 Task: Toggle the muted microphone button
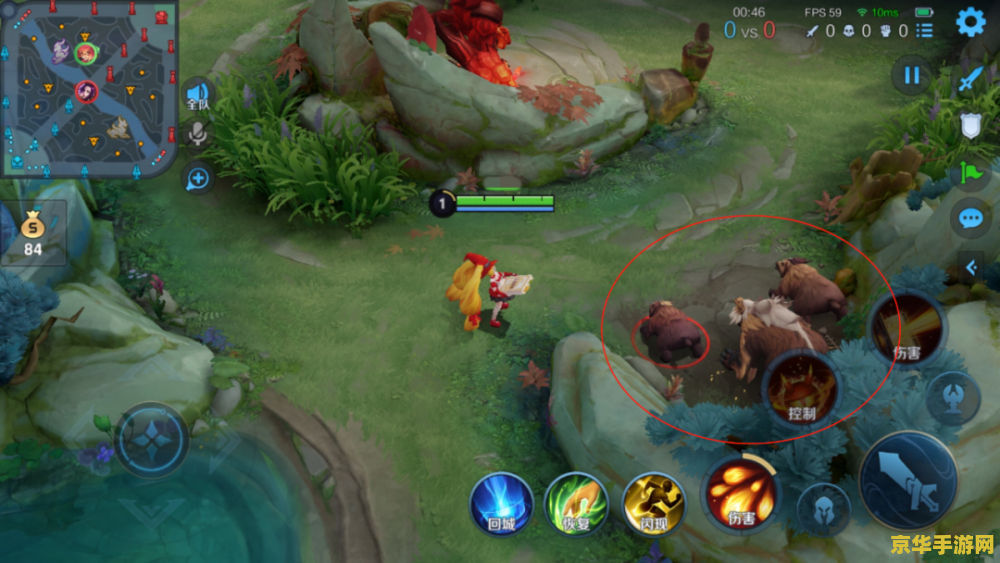pyautogui.click(x=198, y=135)
